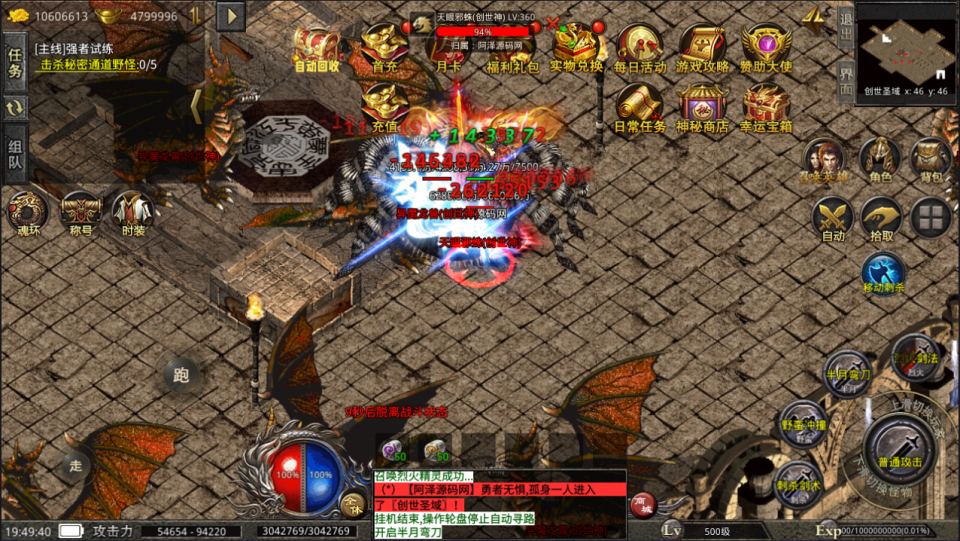
Task: Open the 赞助大使 sponsor ambassador menu
Action: (766, 47)
